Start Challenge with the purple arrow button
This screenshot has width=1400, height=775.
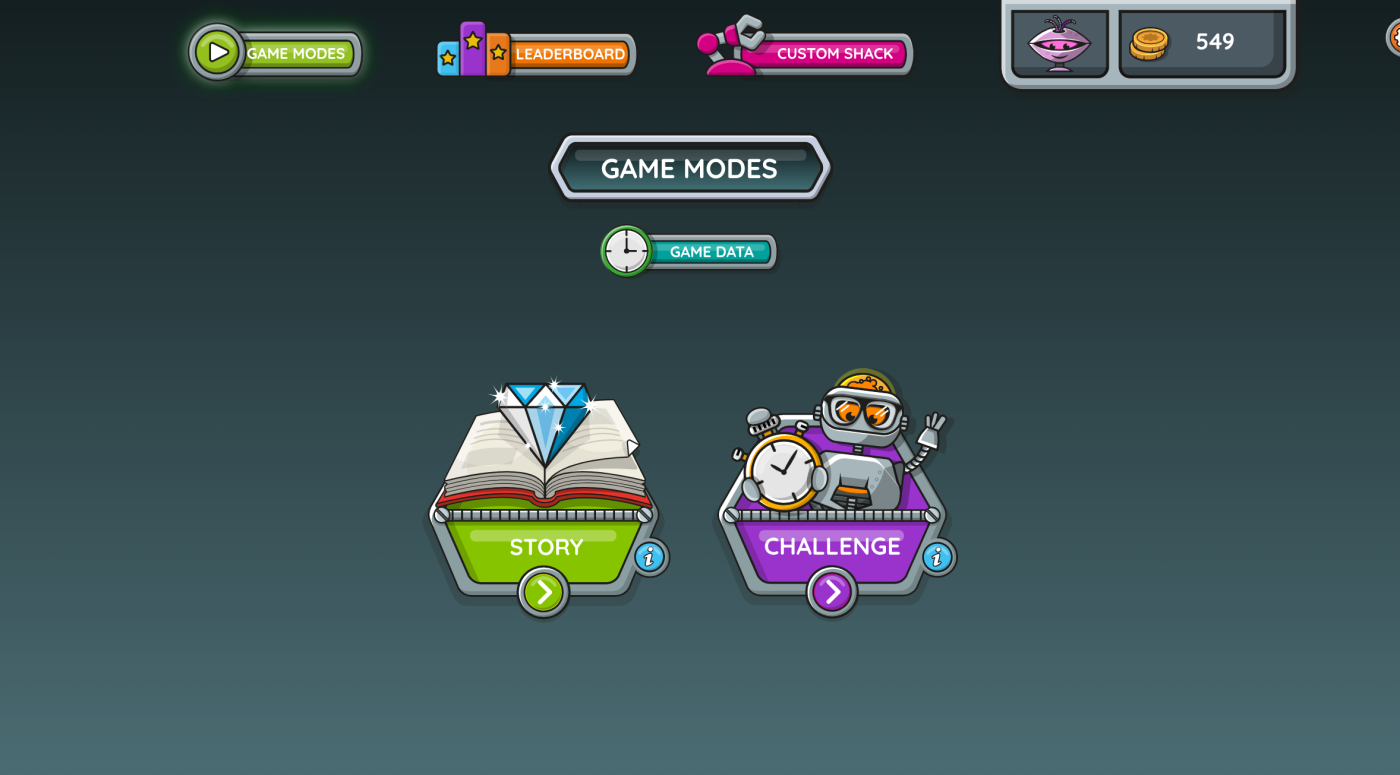832,592
